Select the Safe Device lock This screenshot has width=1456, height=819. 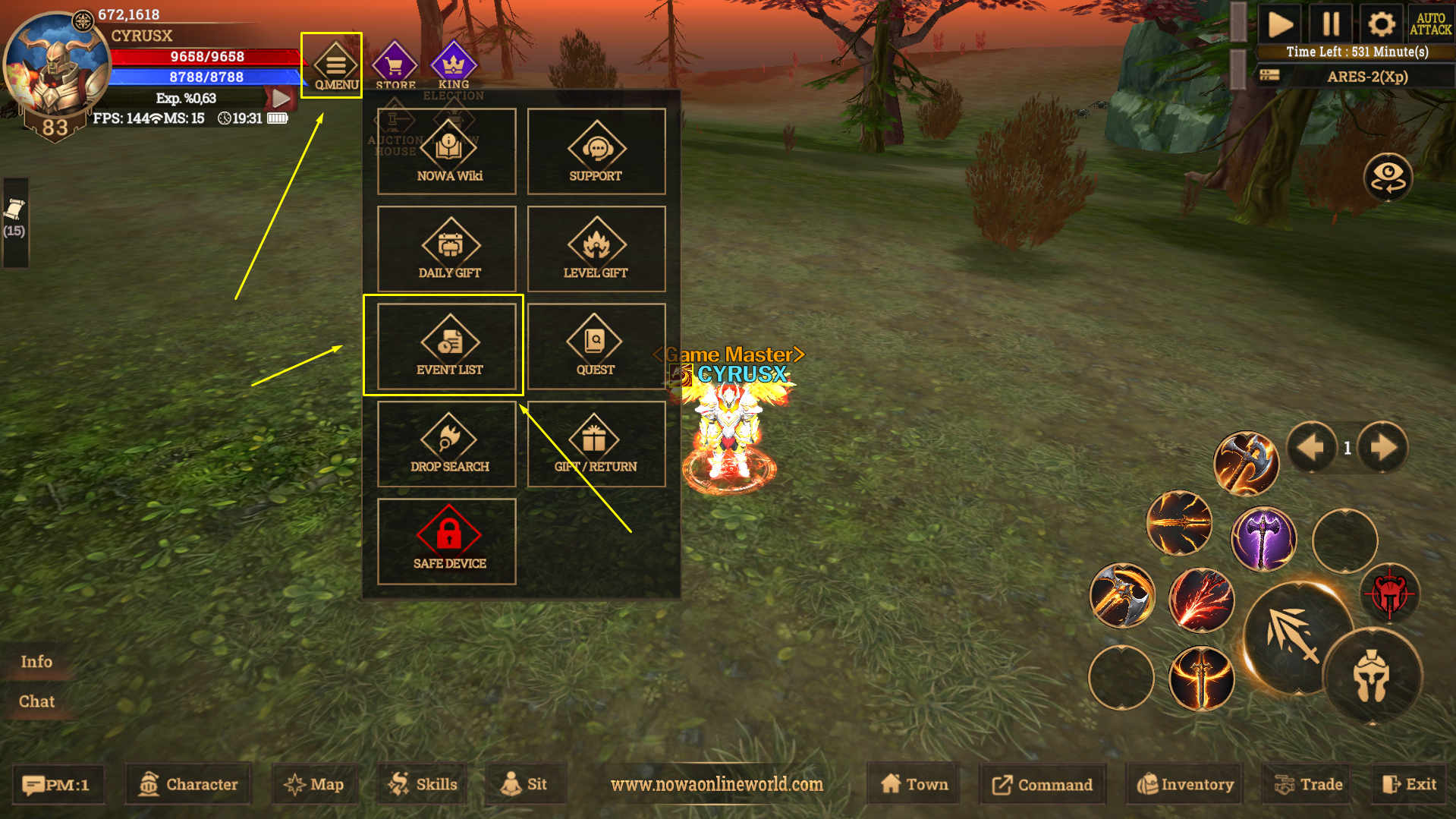click(x=447, y=541)
